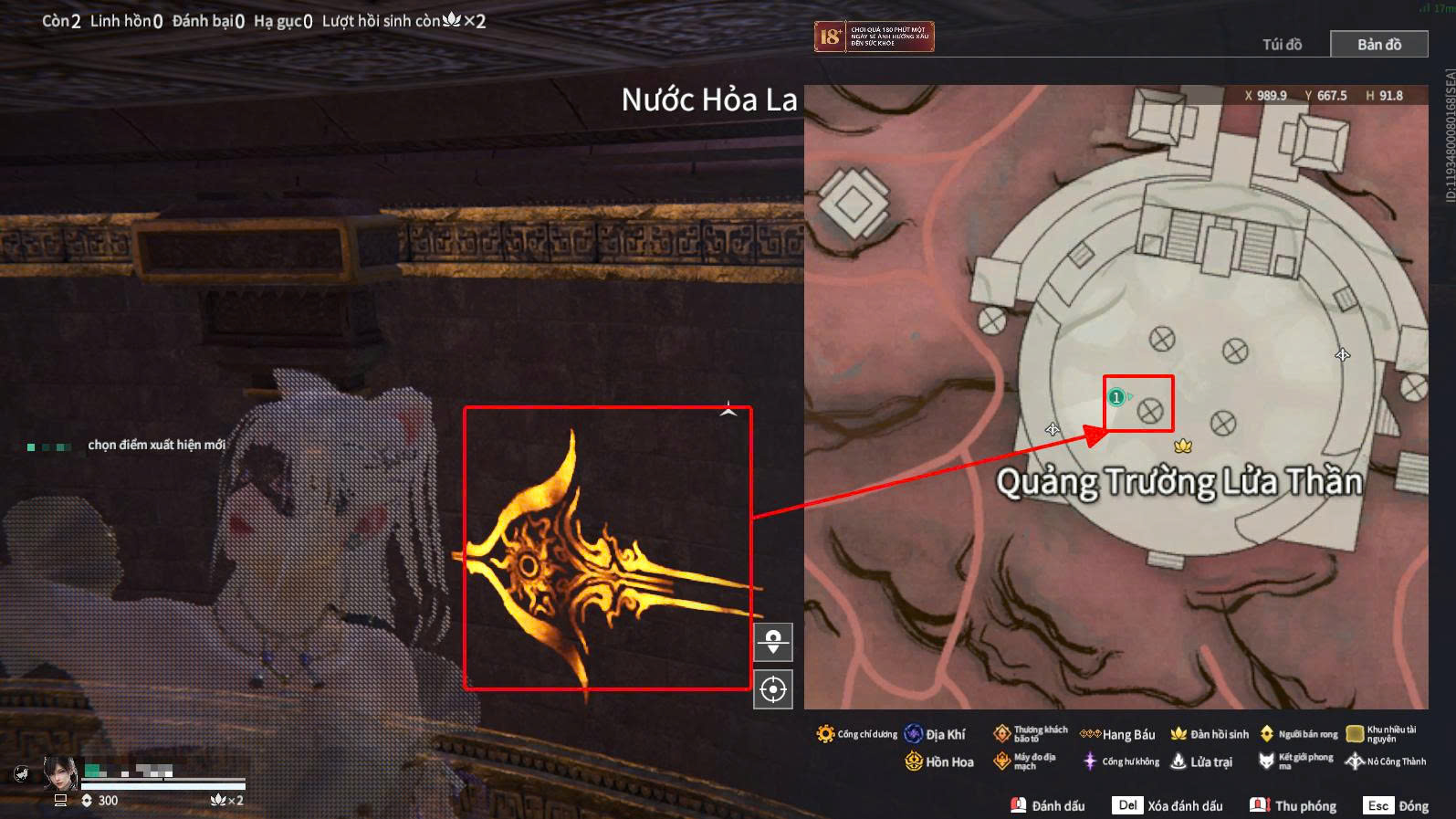Viewport: 1456px width, 819px height.
Task: Click Thu phóng to zoom the map
Action: tap(1294, 805)
